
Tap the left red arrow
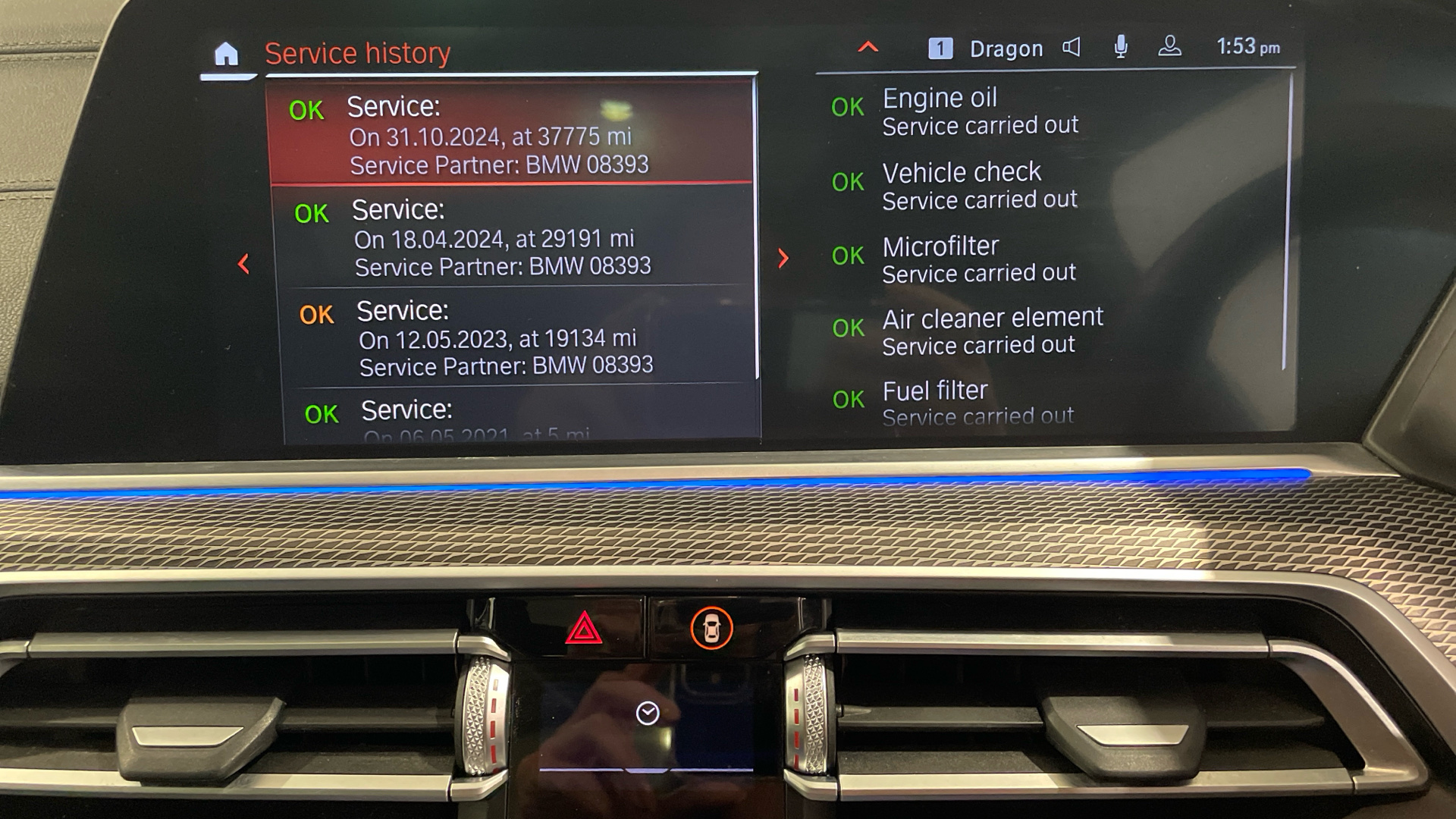(x=243, y=264)
